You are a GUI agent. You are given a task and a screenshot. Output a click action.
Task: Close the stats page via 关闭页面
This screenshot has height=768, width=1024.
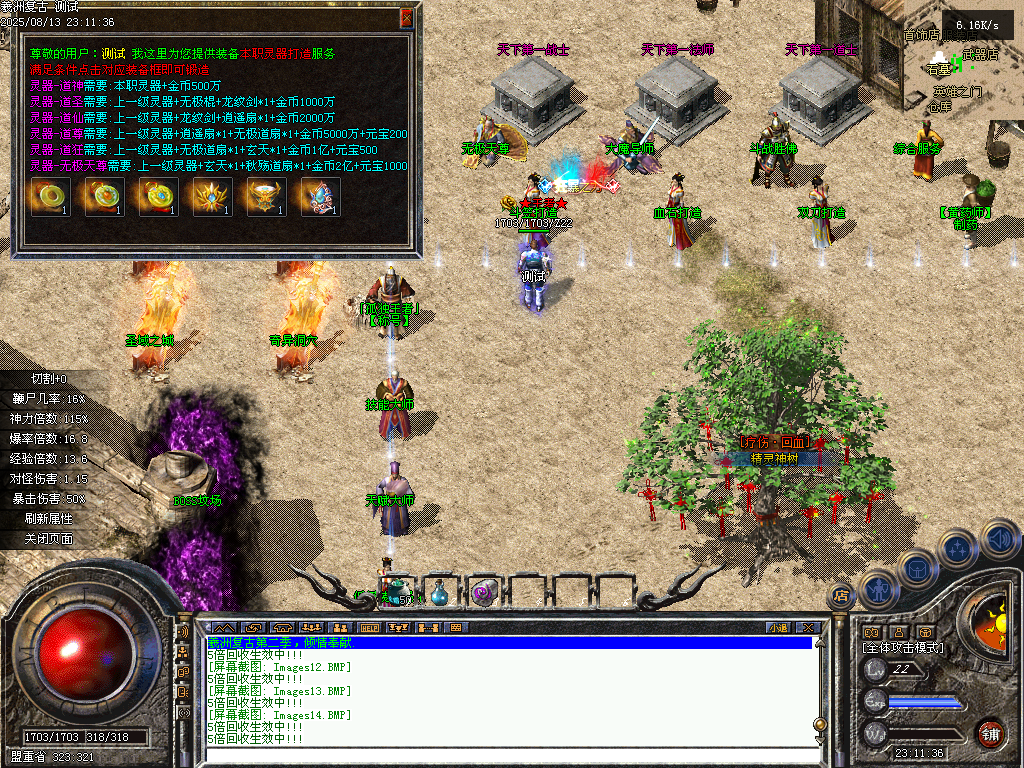pos(50,539)
